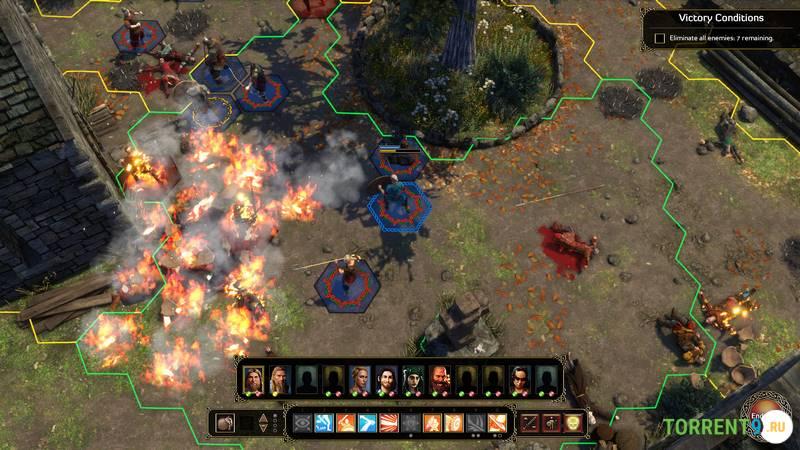This screenshot has width=800, height=450.
Task: Activate the red radiating lines ability
Action: (388, 422)
